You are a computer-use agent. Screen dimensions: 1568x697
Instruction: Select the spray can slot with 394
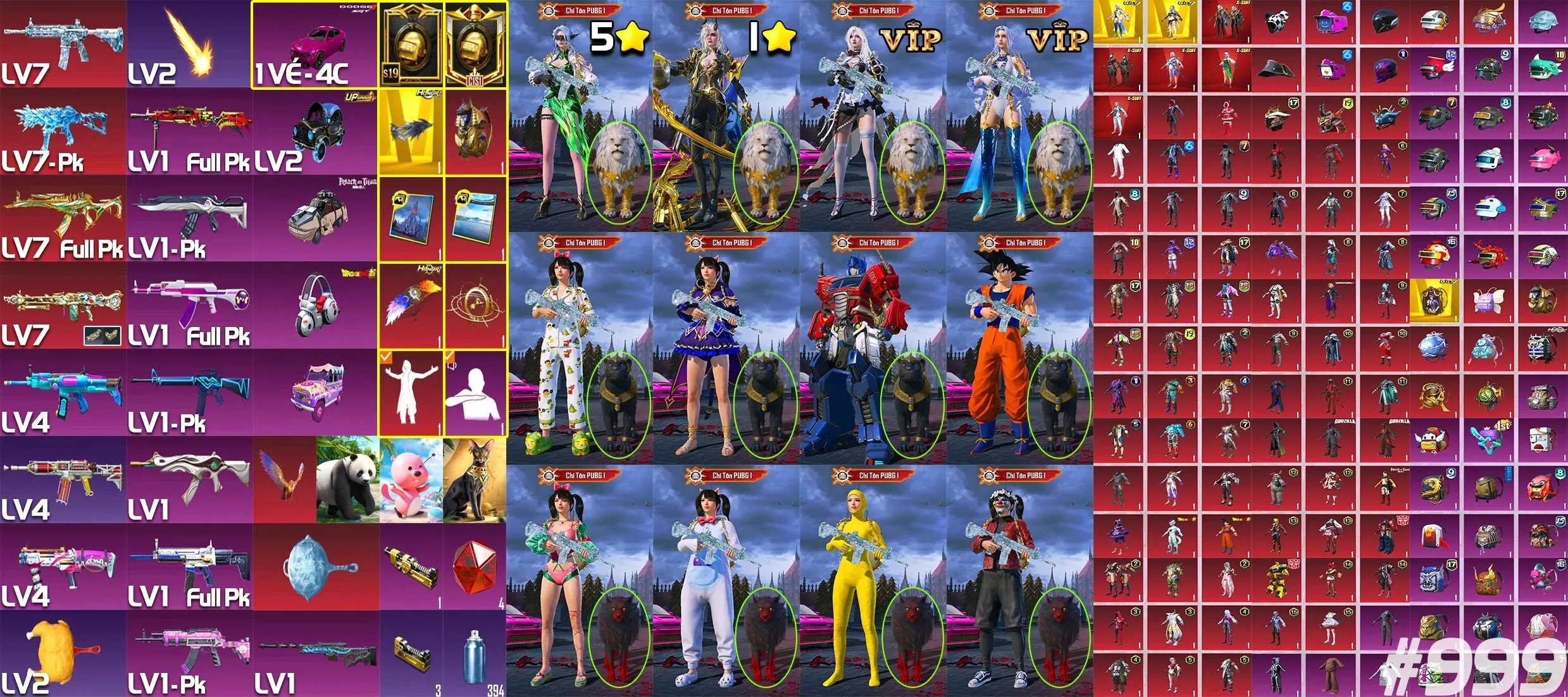coord(474,654)
